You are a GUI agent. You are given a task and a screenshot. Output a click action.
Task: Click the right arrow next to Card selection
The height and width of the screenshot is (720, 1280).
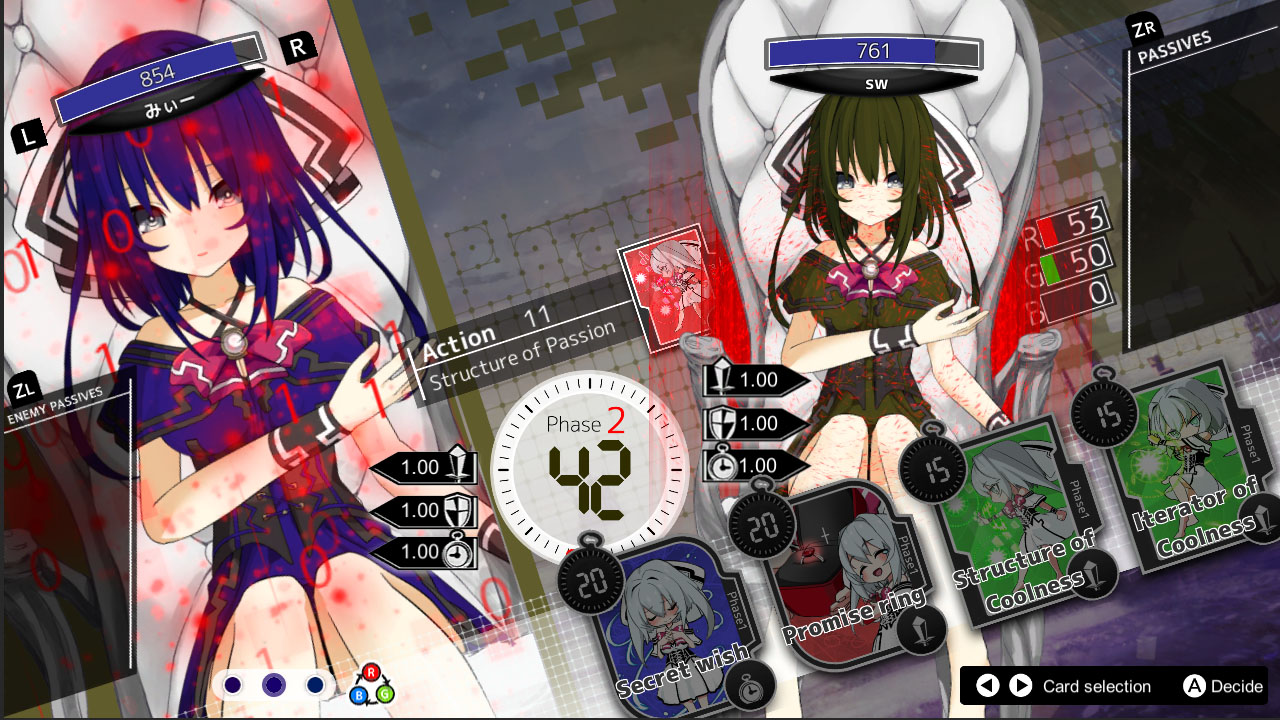coord(1022,687)
